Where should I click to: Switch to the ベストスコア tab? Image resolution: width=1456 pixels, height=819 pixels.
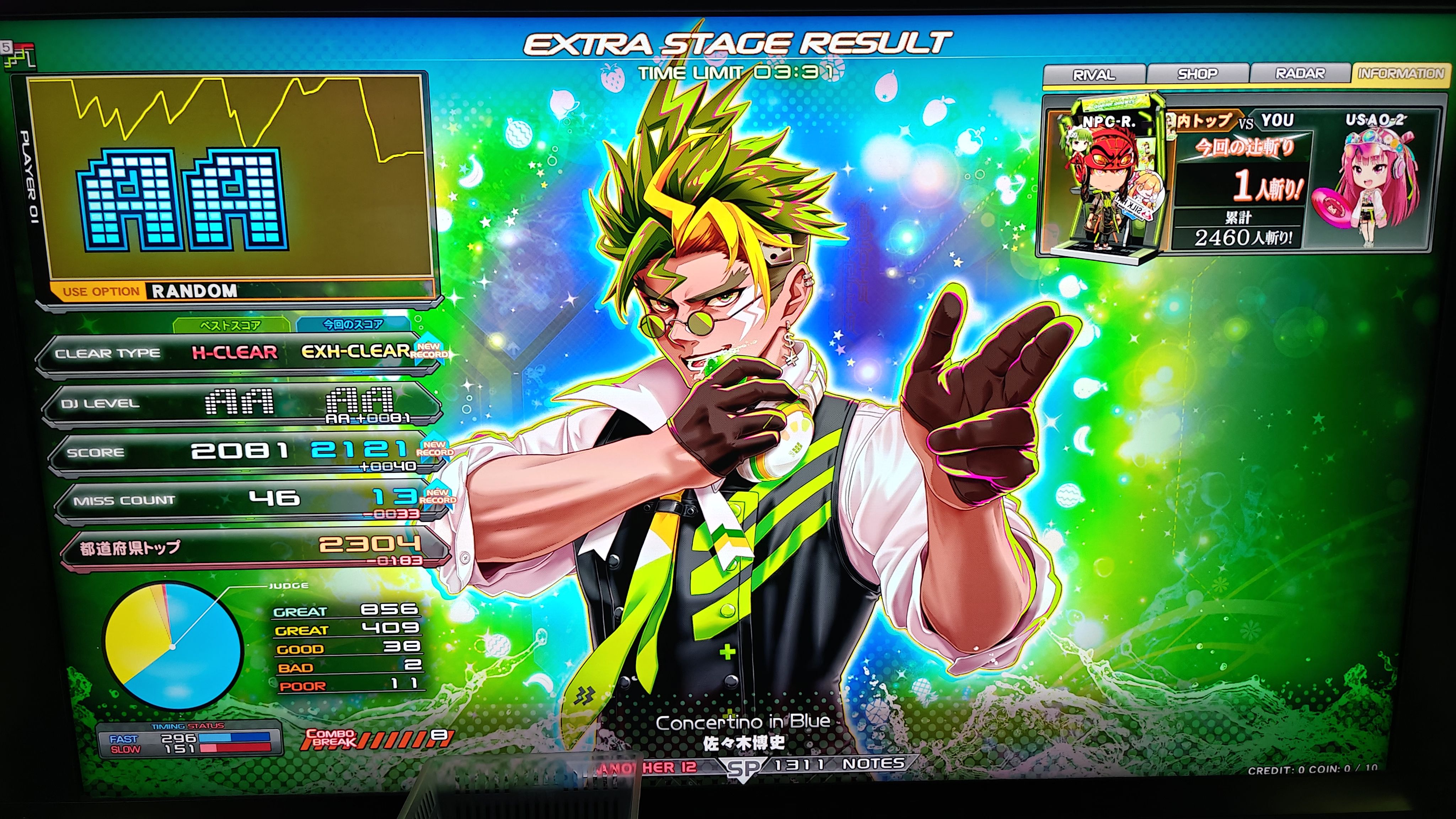231,325
